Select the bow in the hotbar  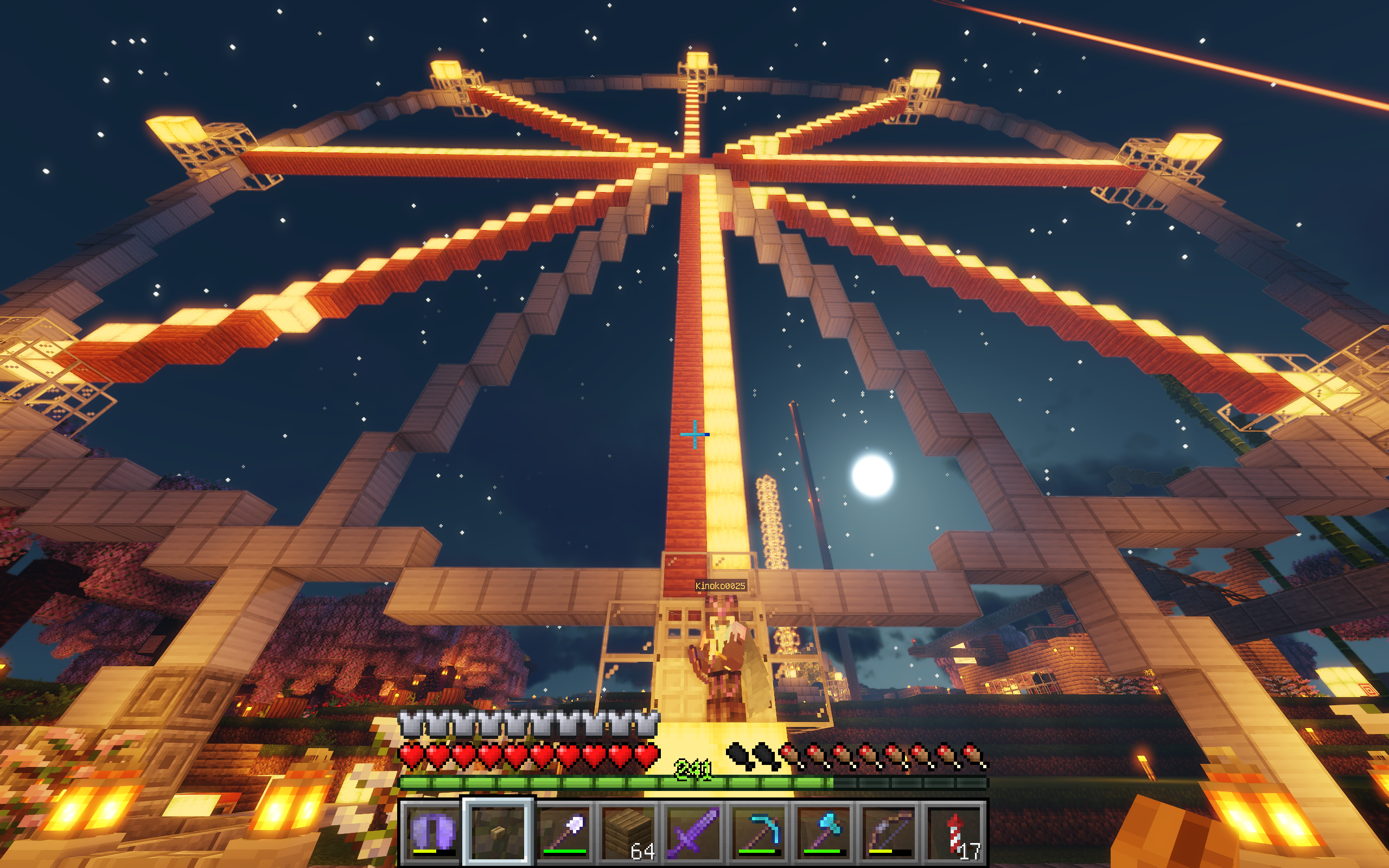(889, 831)
